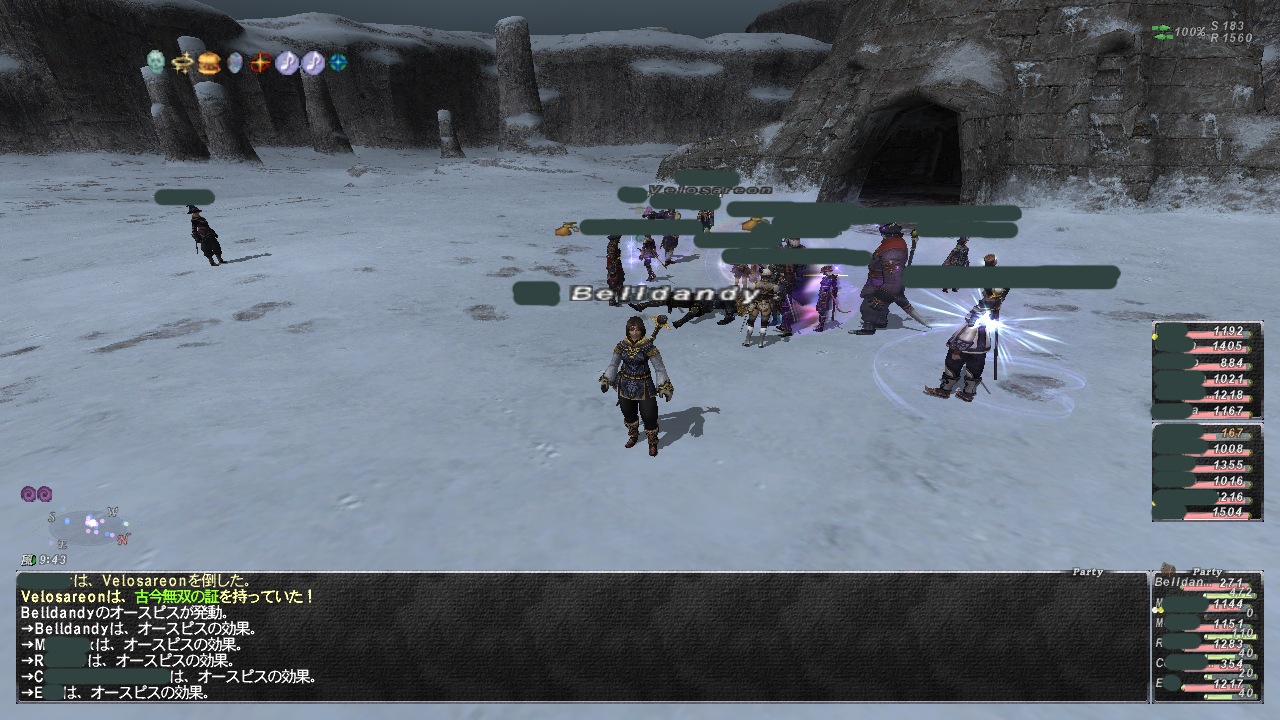
Task: Select the green and blue star buff icon
Action: tap(339, 63)
